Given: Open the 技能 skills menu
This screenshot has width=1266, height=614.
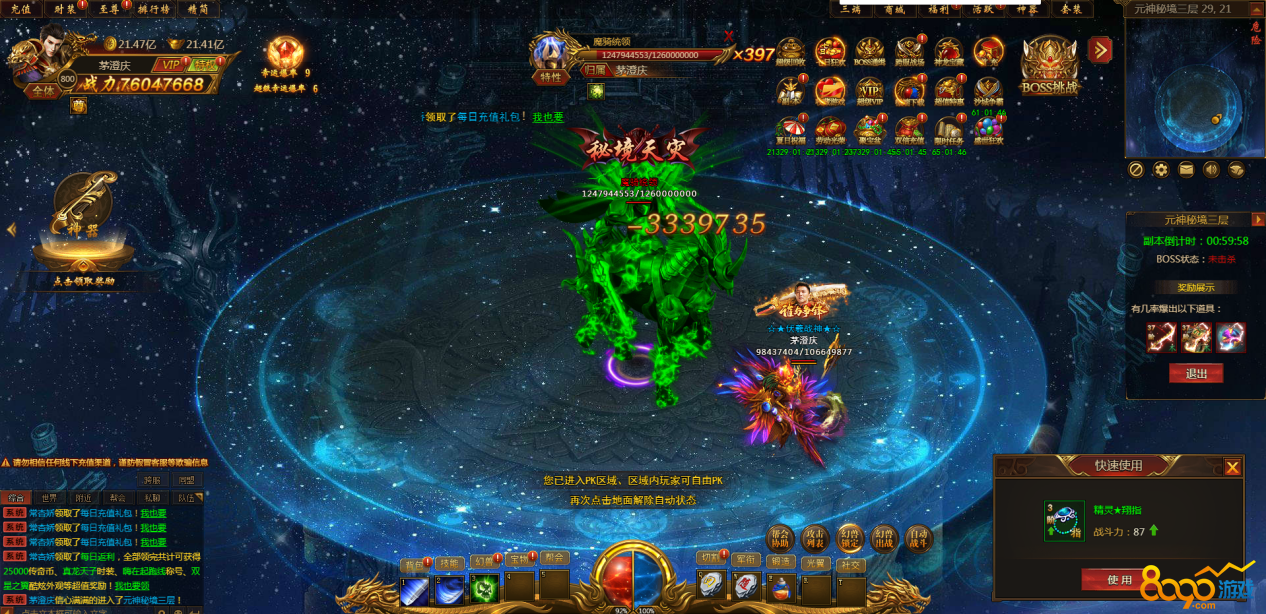Looking at the screenshot, I should 449,562.
